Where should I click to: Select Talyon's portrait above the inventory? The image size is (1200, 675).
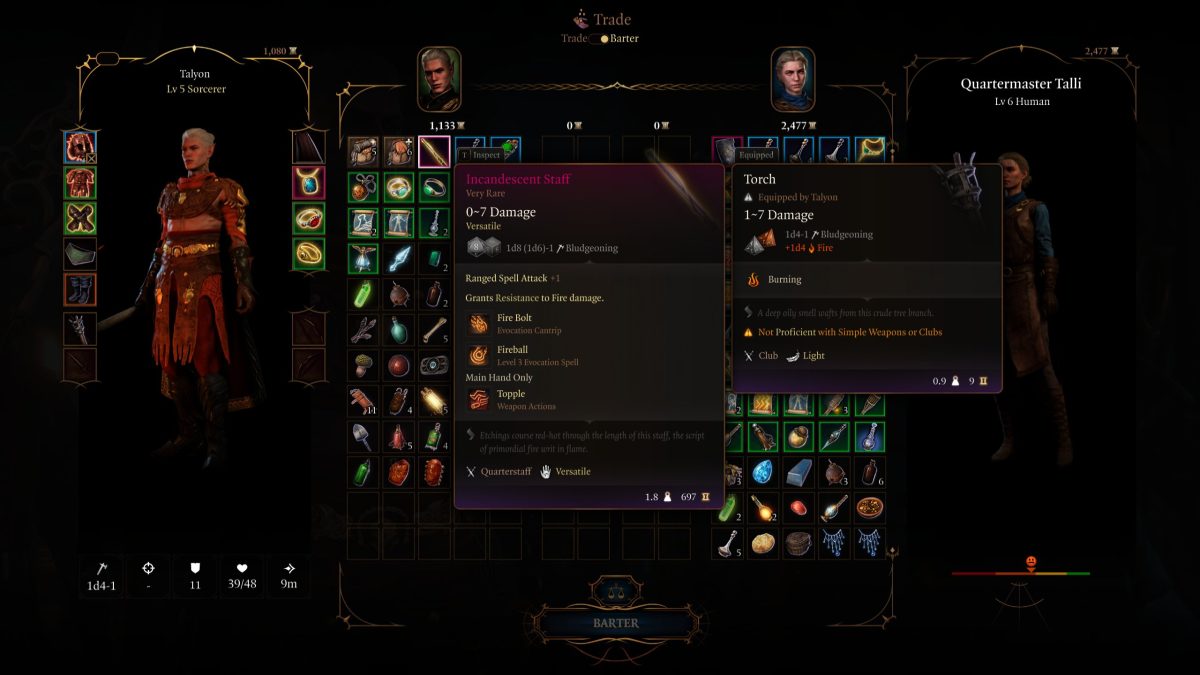pyautogui.click(x=439, y=79)
